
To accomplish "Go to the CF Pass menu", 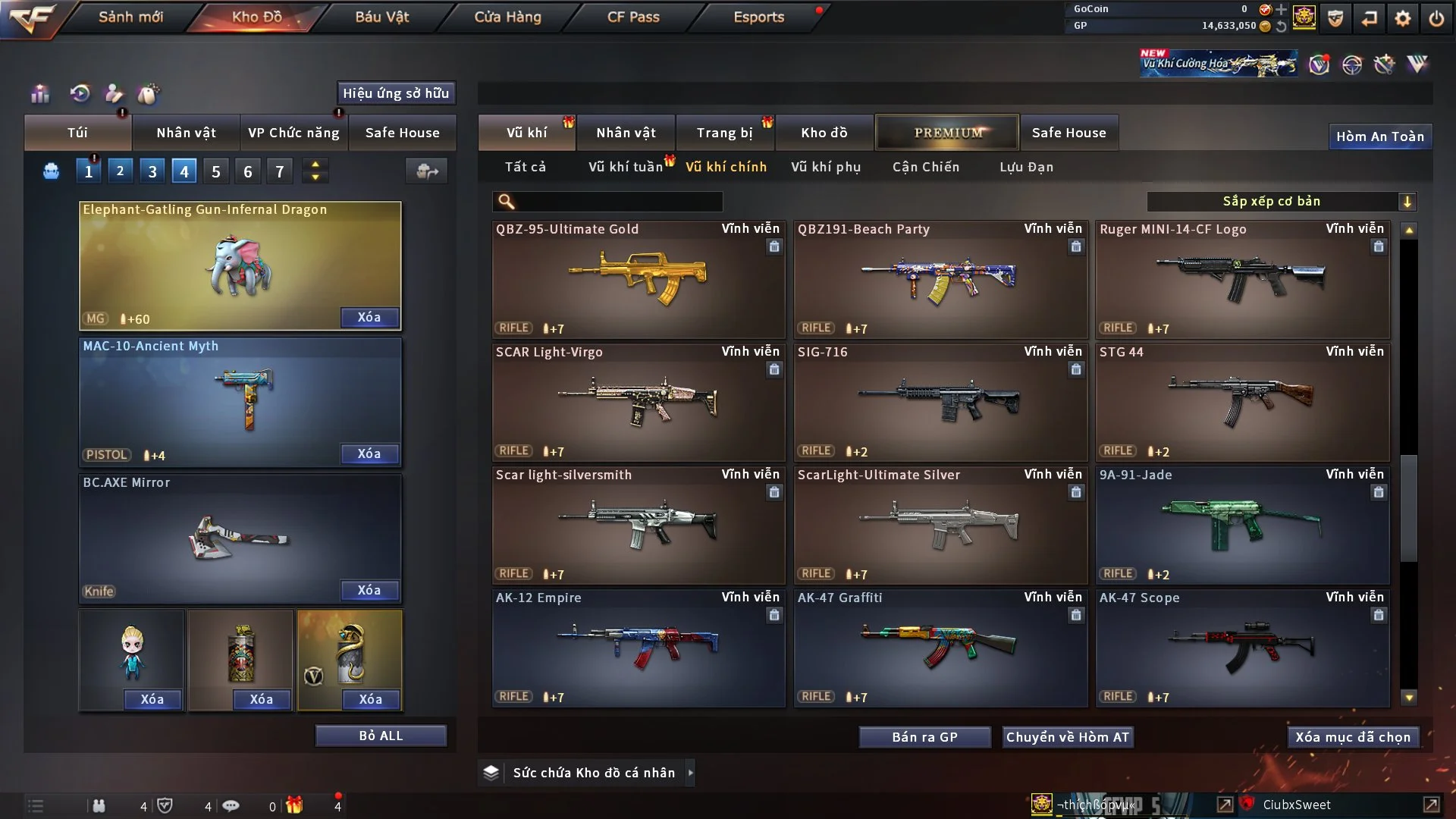I will pyautogui.click(x=633, y=17).
